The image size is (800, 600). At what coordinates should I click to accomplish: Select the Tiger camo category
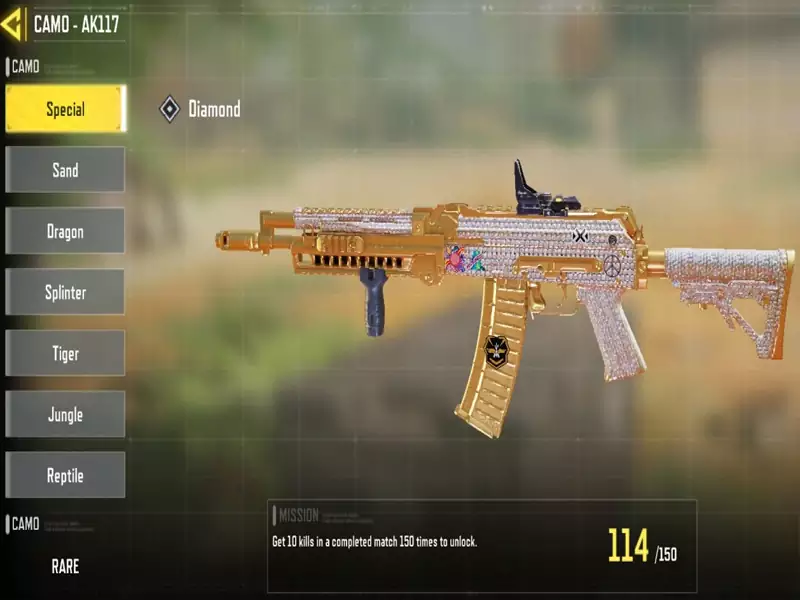tap(65, 353)
